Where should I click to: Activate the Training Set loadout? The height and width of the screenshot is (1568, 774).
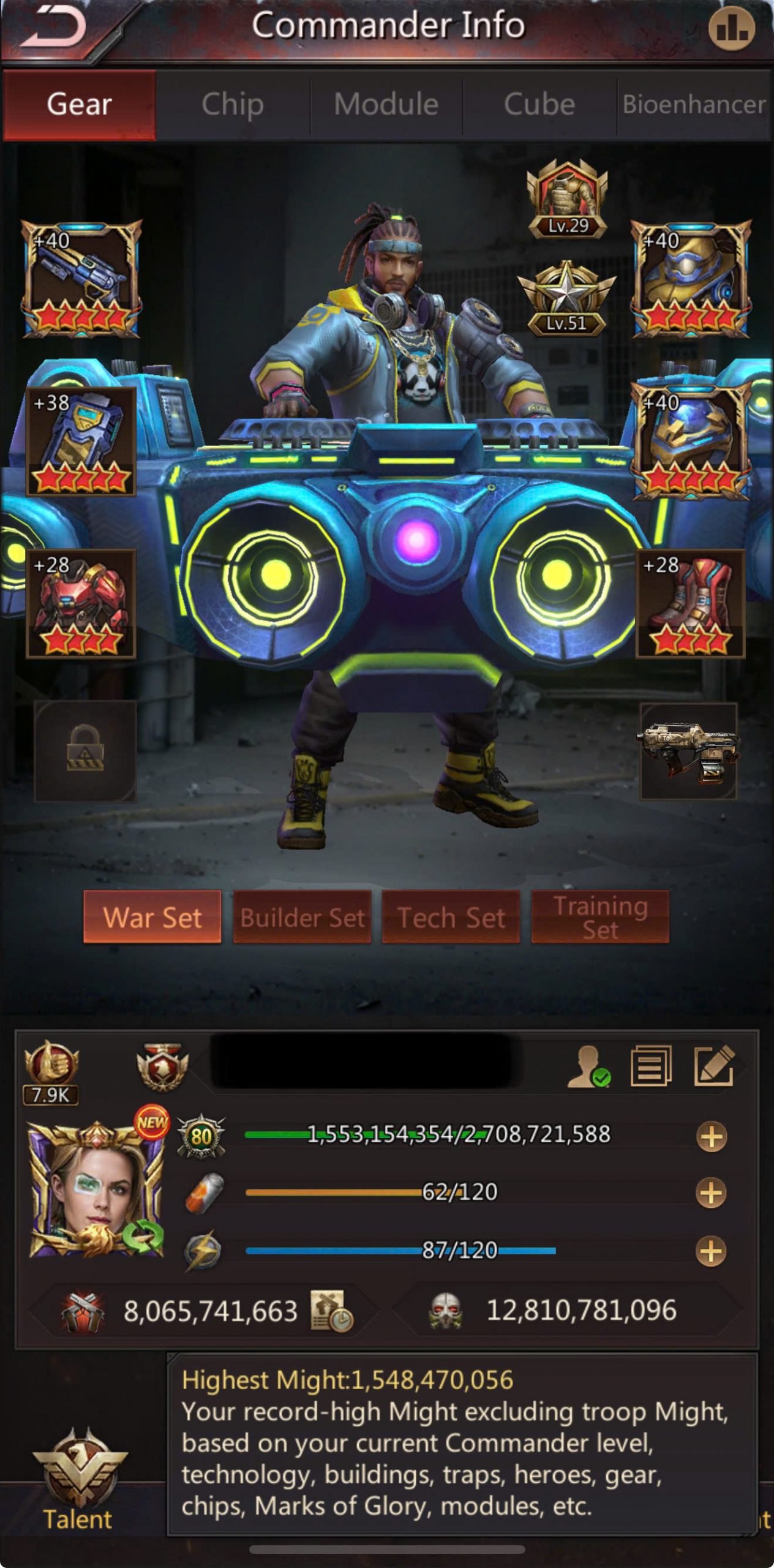tap(600, 917)
